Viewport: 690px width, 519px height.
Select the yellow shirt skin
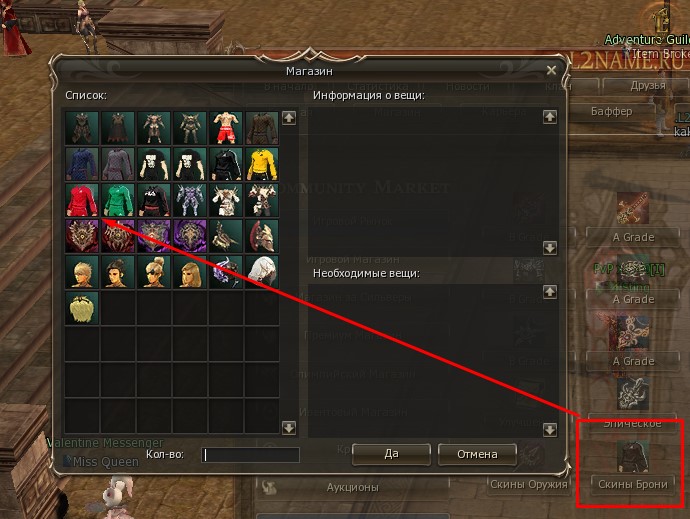[261, 162]
